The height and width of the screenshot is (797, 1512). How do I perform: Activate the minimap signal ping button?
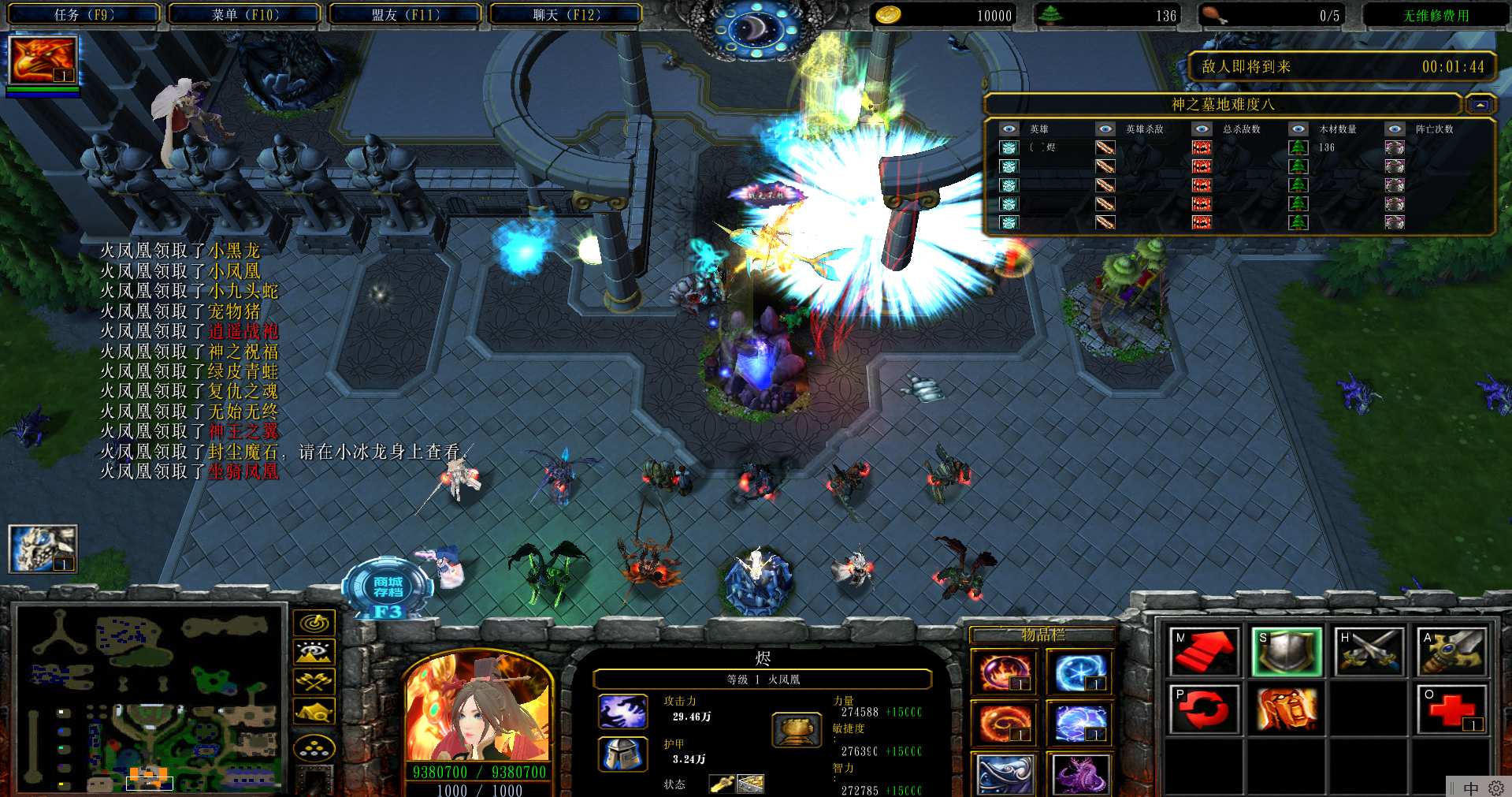[314, 624]
